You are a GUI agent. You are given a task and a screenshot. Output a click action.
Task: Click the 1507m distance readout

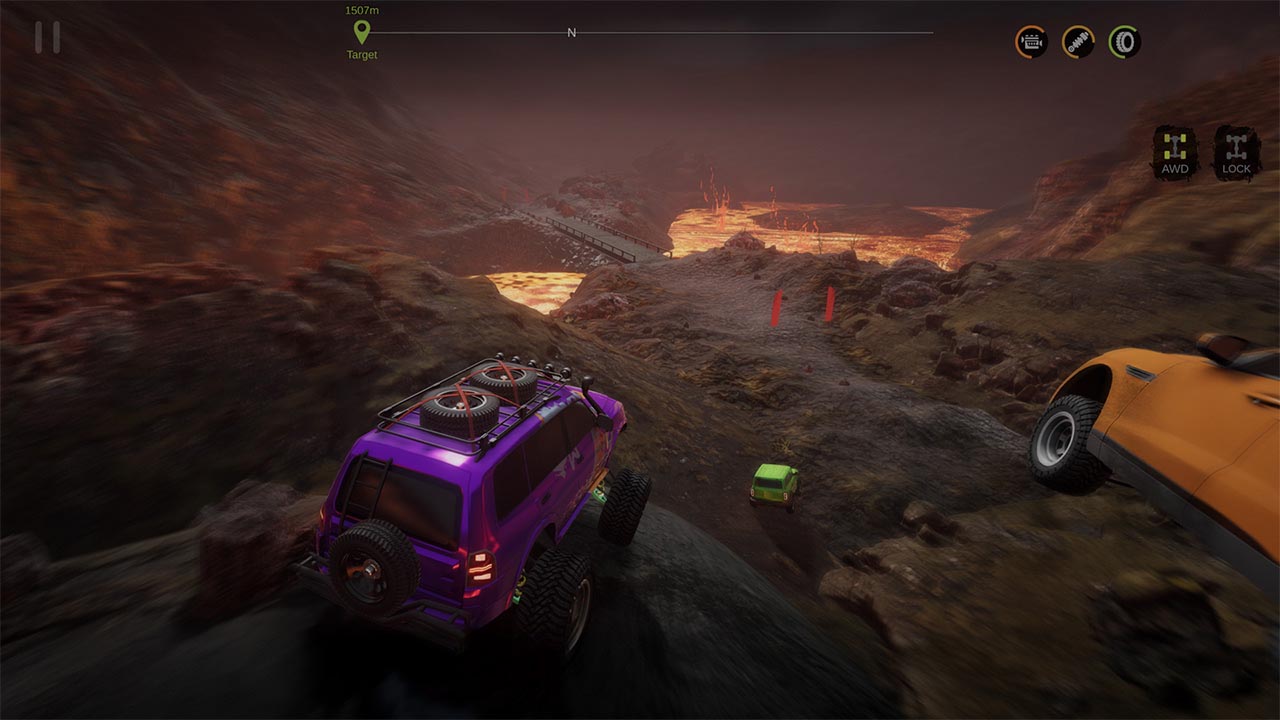pos(360,9)
